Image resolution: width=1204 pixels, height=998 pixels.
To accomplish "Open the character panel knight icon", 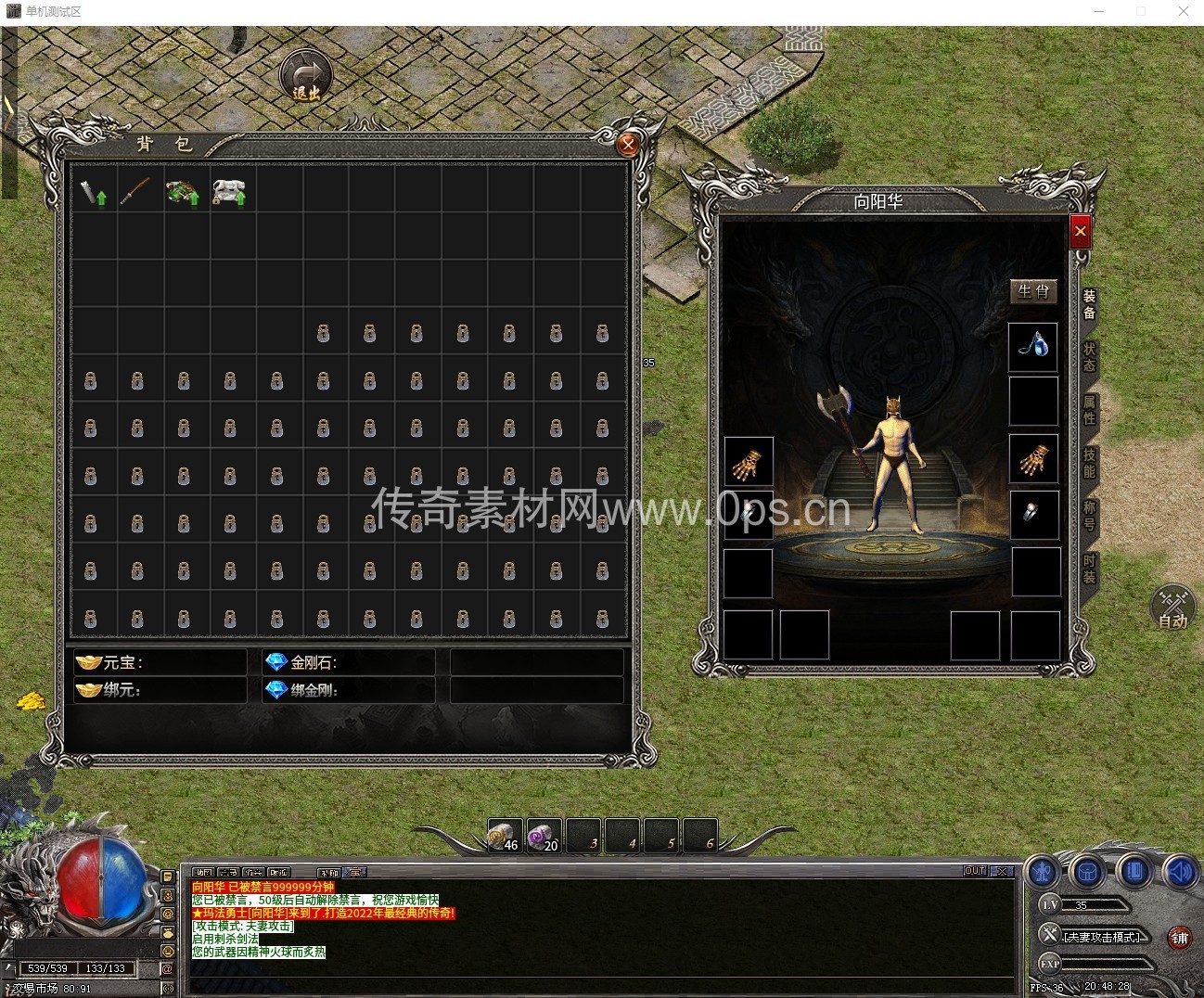I will (x=1044, y=873).
